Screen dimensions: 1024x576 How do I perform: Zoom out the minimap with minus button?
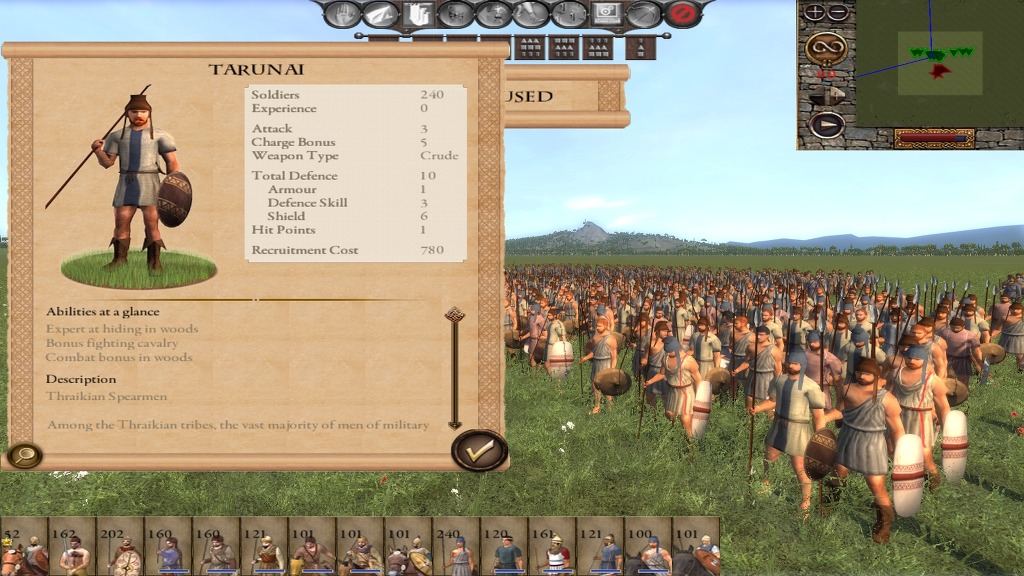(x=838, y=12)
